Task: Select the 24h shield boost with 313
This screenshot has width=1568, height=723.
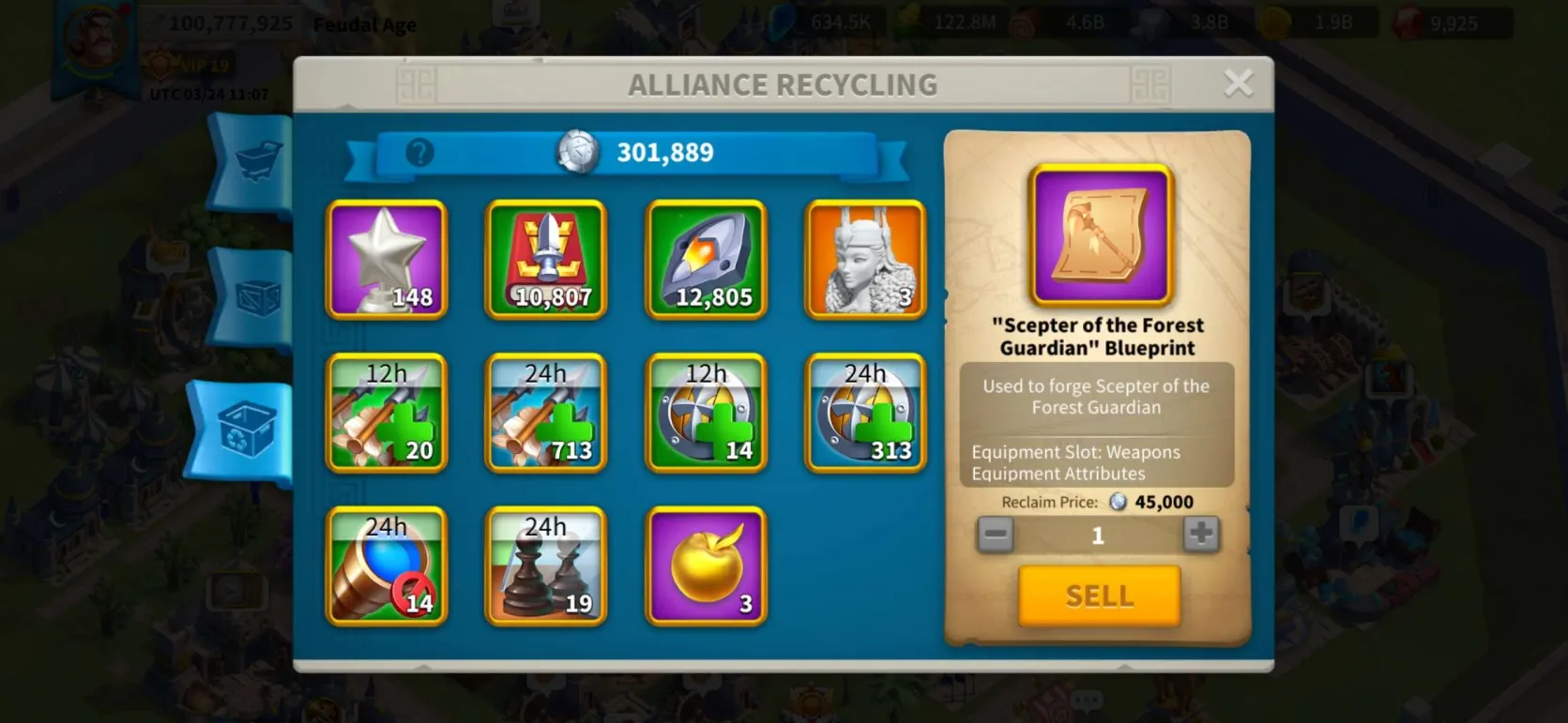Action: (x=866, y=413)
